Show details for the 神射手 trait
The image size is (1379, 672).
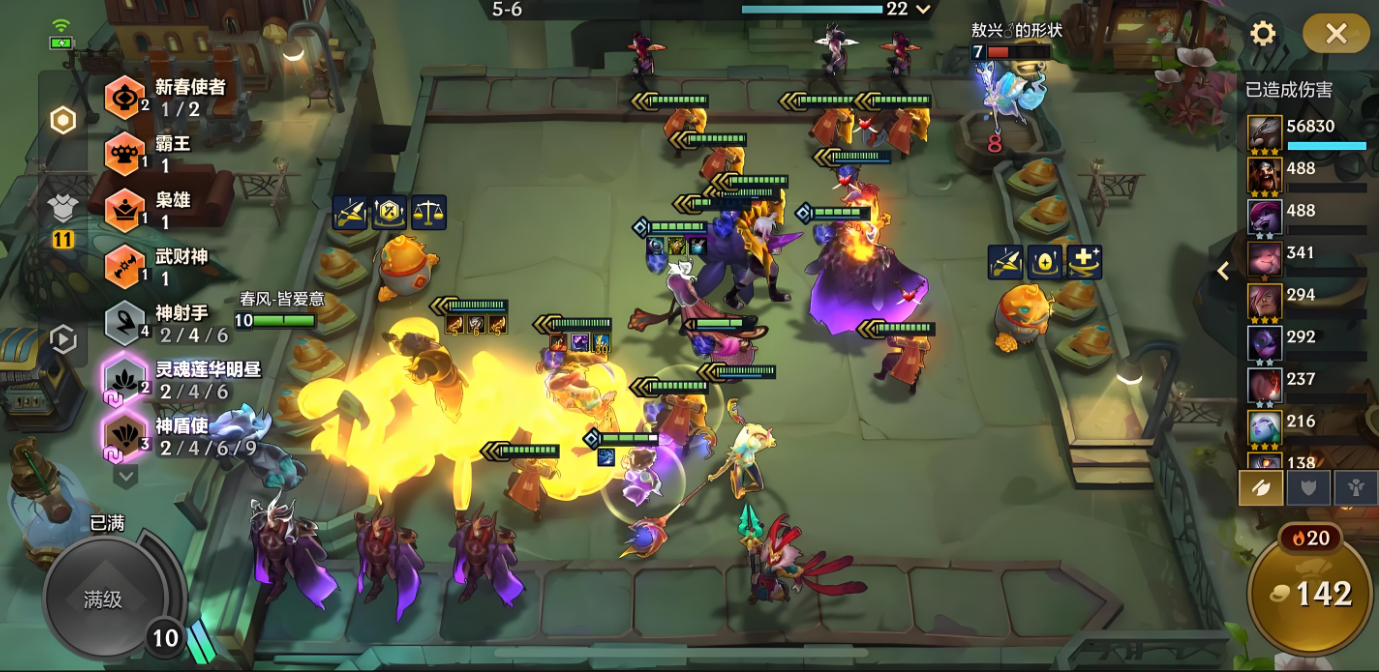click(x=126, y=323)
